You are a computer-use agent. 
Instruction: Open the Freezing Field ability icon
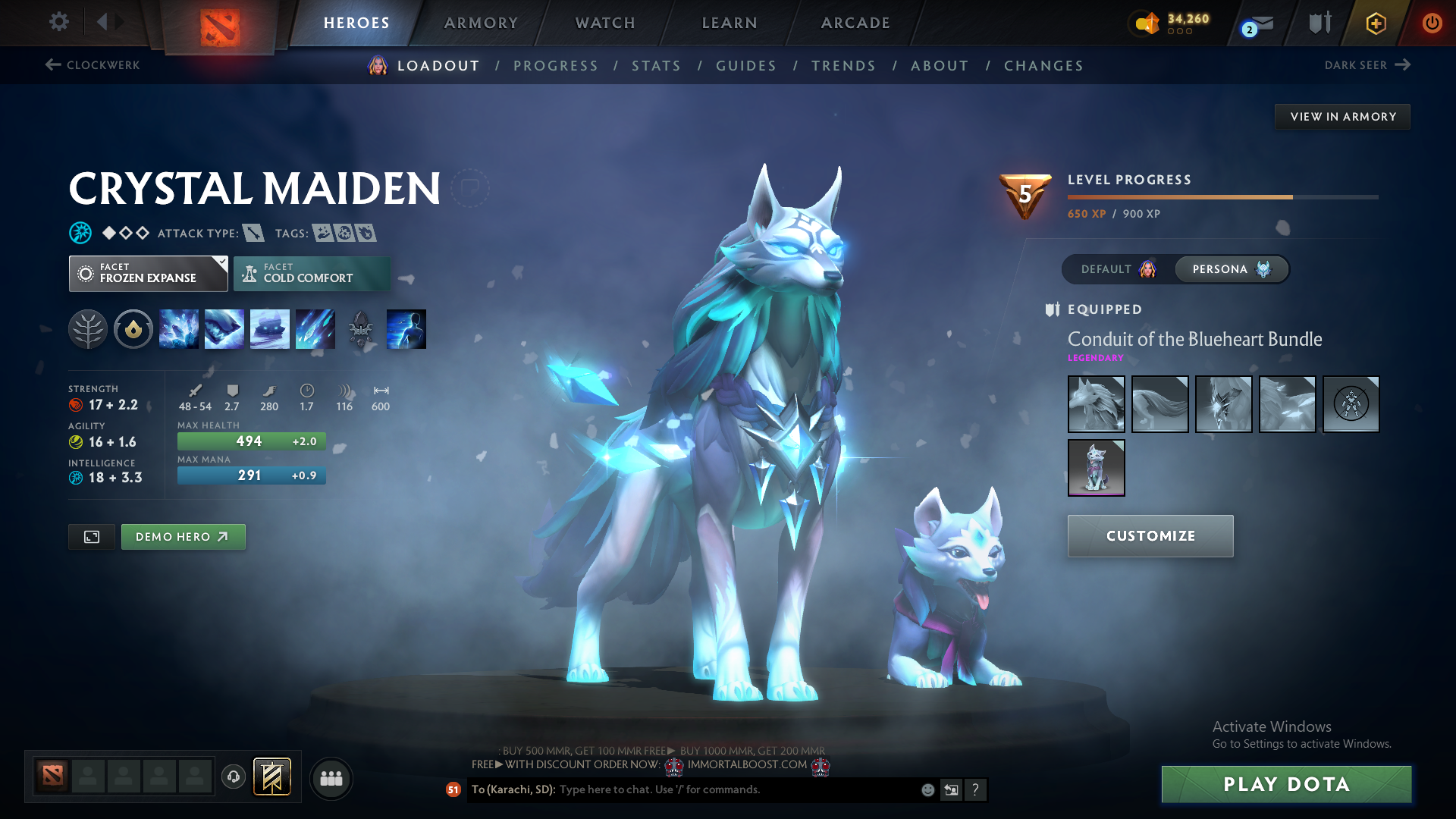pyautogui.click(x=315, y=329)
